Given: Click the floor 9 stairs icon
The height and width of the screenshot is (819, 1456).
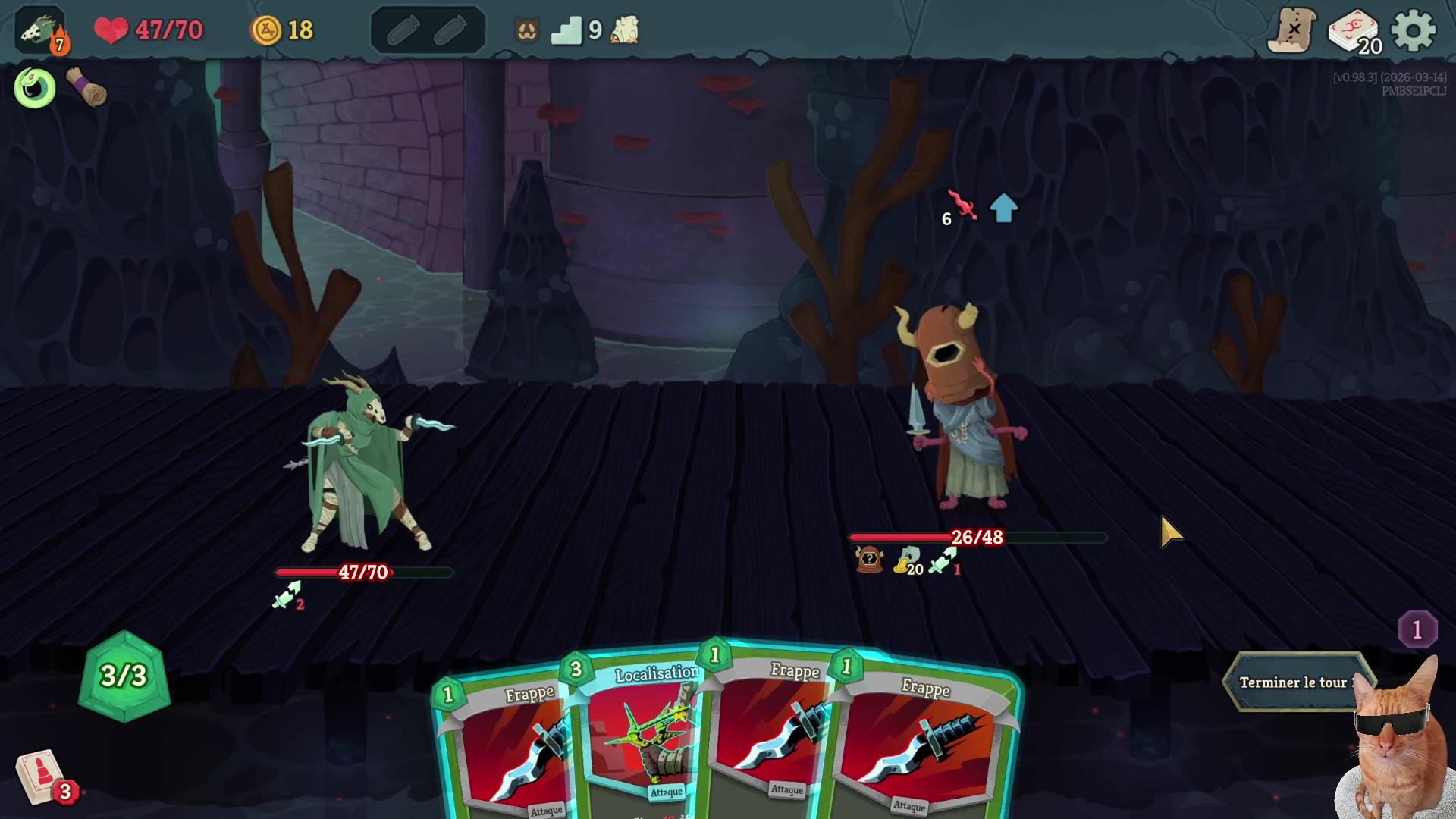Looking at the screenshot, I should tap(566, 31).
